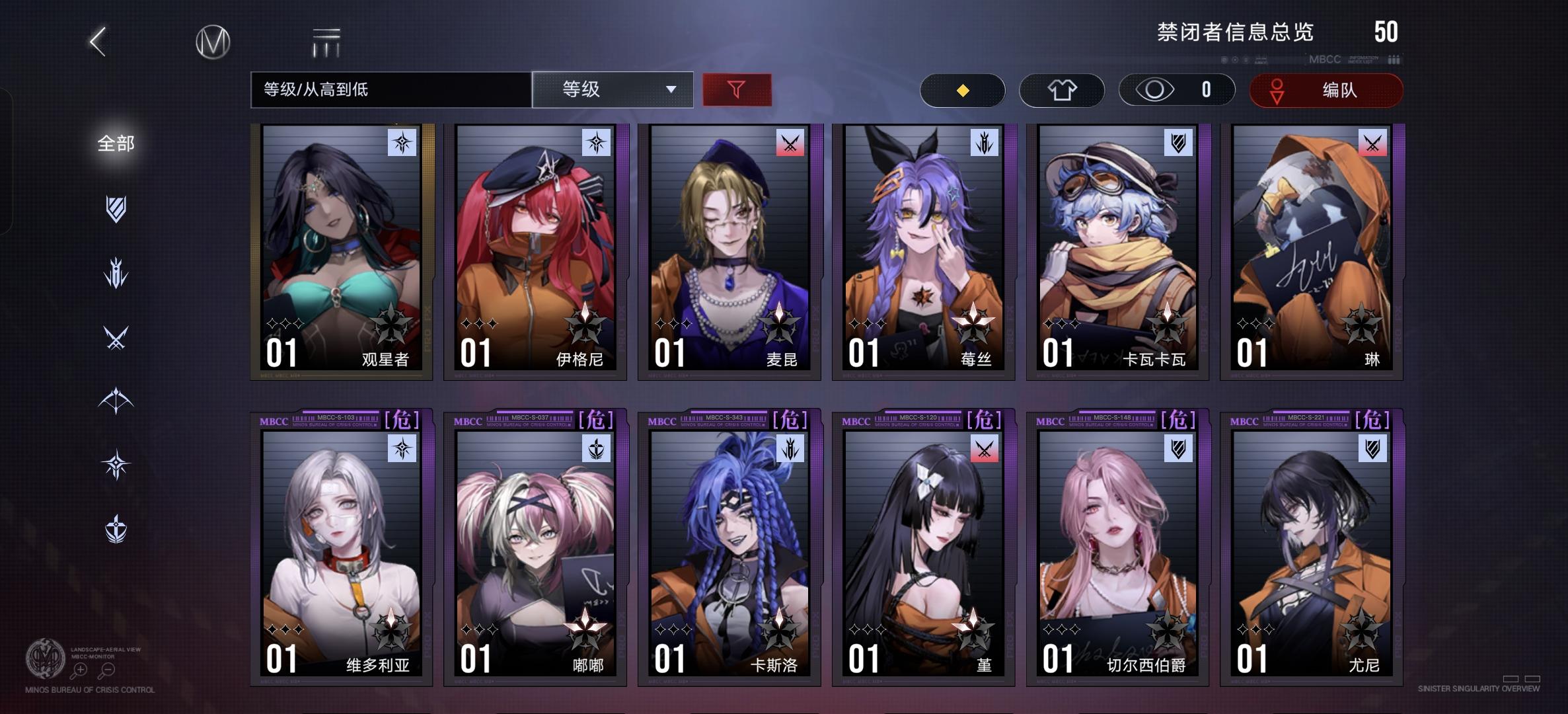The width and height of the screenshot is (1568, 714).
Task: Click the list-view icon next to the M logo
Action: [x=325, y=41]
